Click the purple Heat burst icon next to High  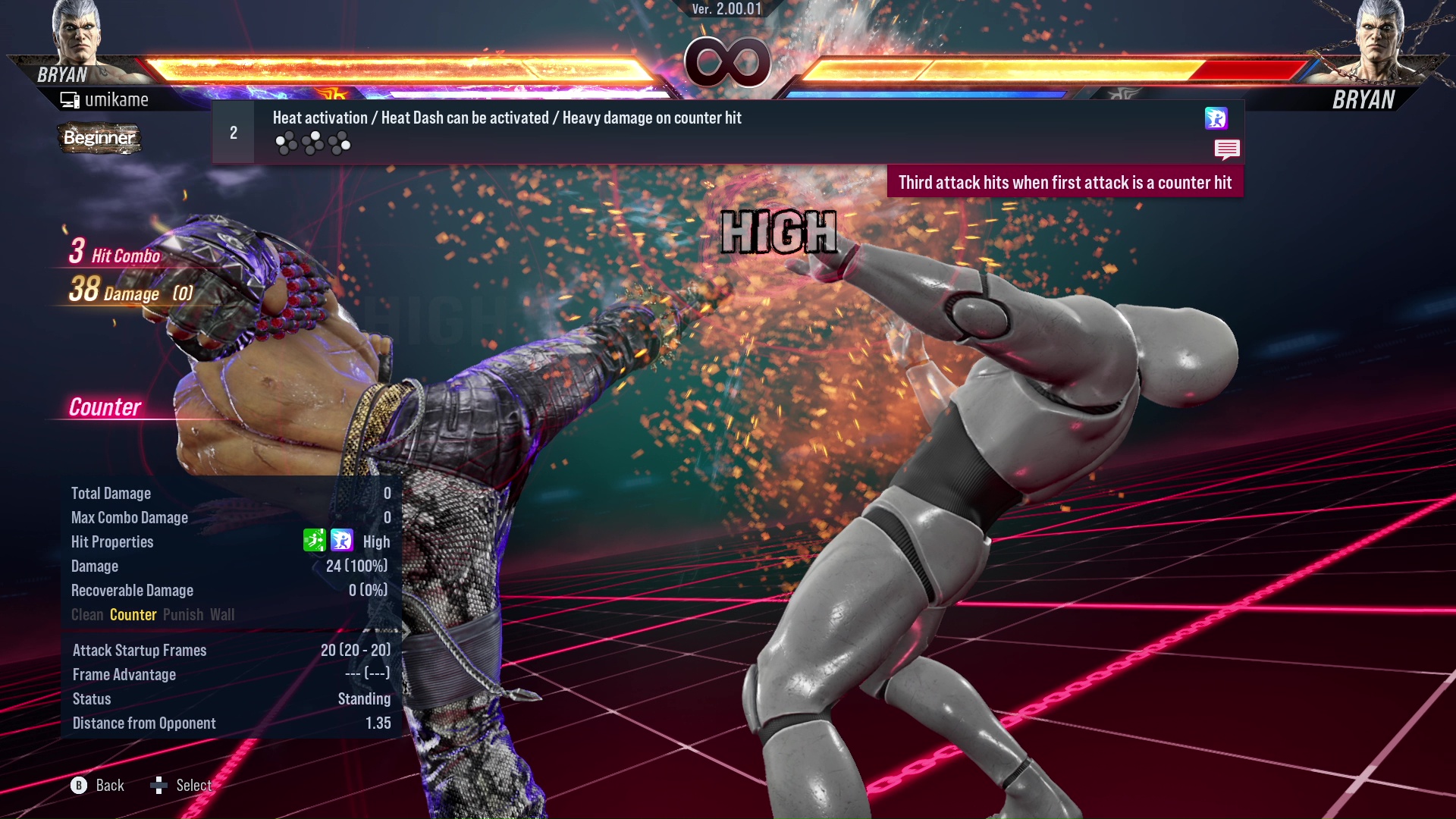pos(343,541)
